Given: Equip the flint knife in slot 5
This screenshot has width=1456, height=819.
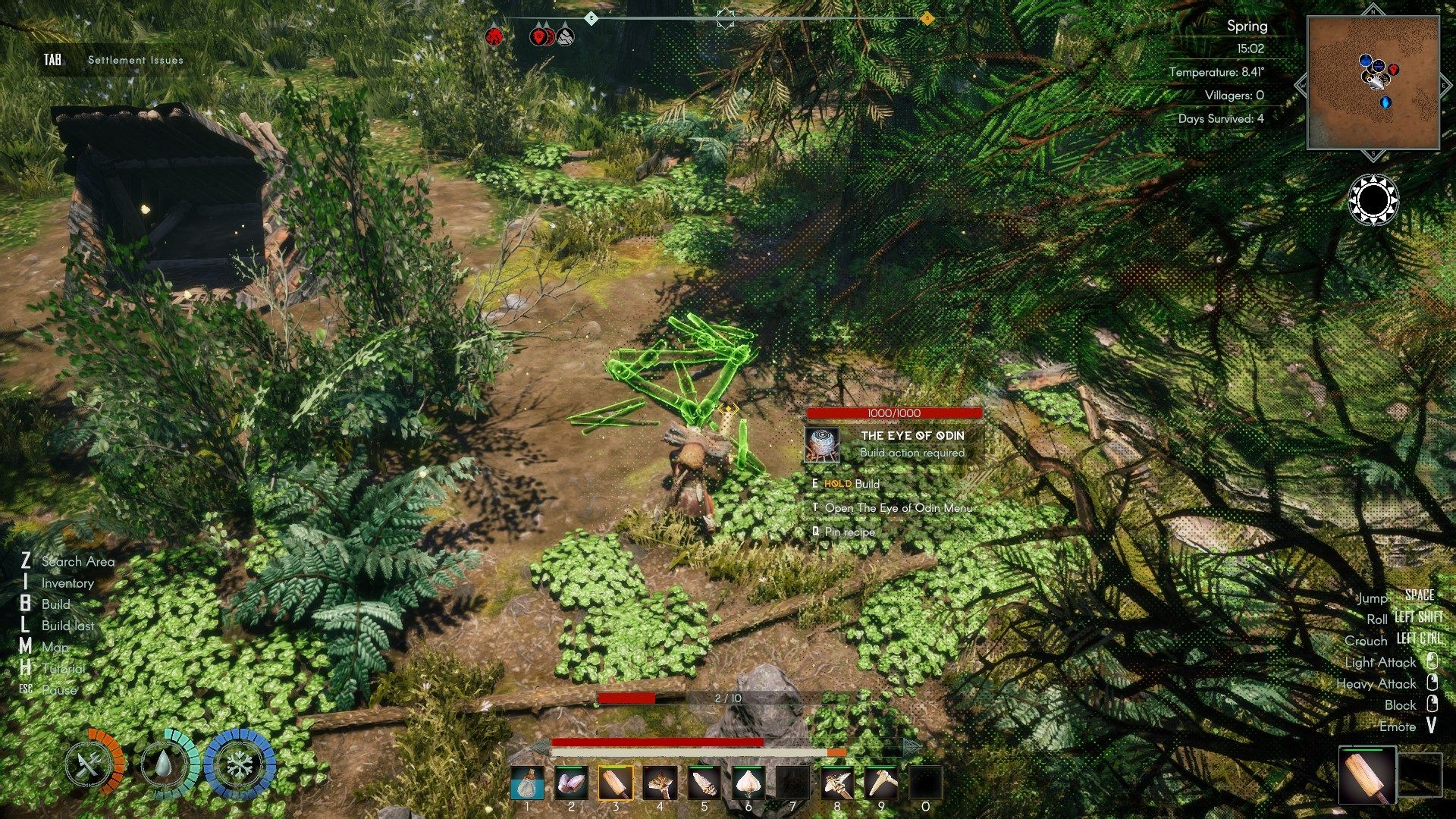Looking at the screenshot, I should (704, 783).
